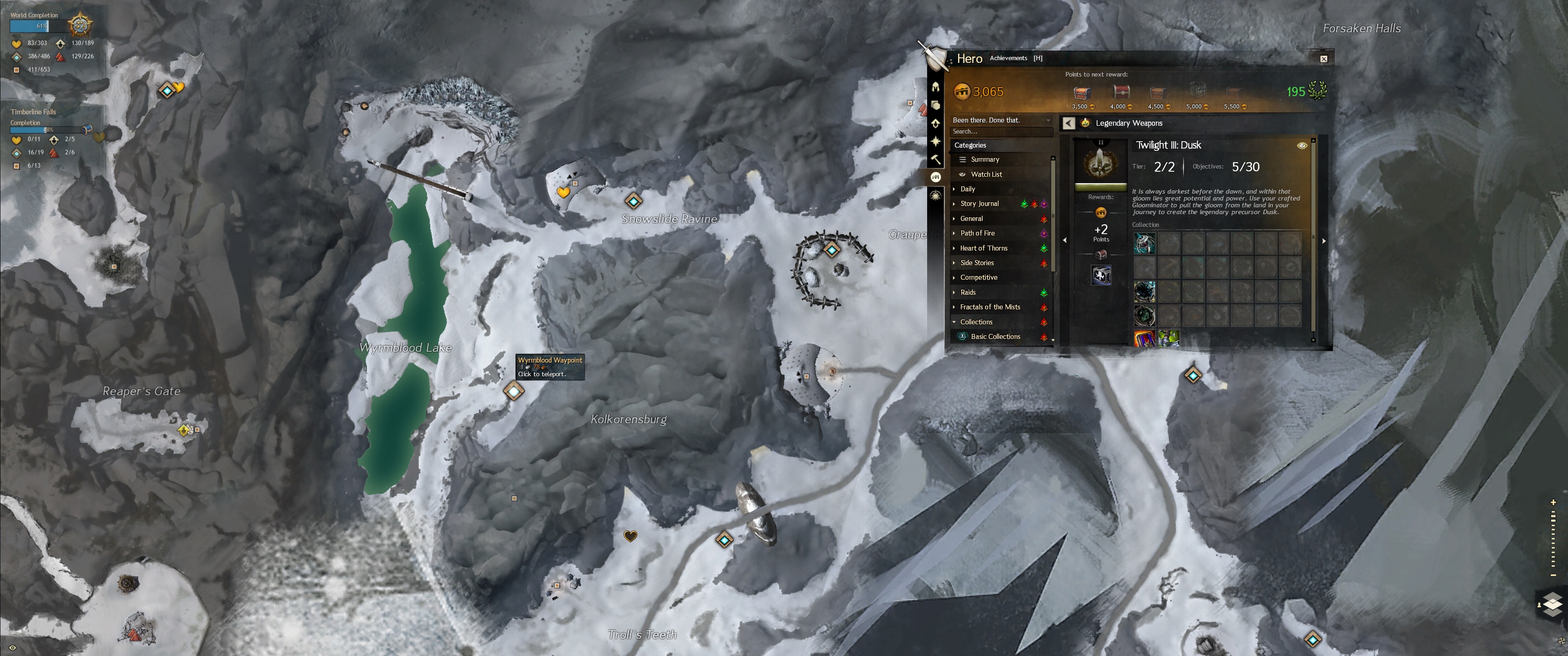
Task: Select Basic Collections subcategory
Action: coord(995,337)
